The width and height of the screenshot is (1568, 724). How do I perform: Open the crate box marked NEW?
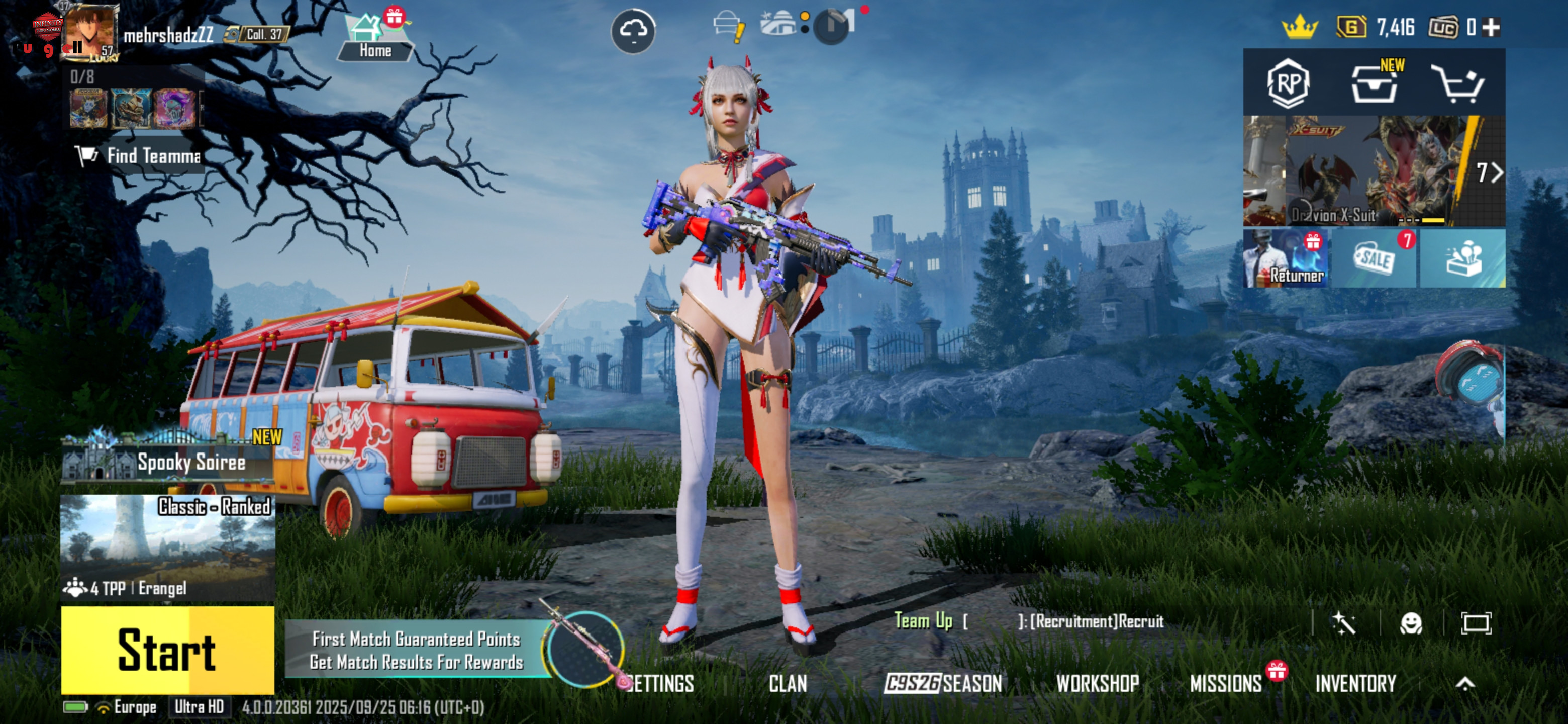pyautogui.click(x=1375, y=83)
